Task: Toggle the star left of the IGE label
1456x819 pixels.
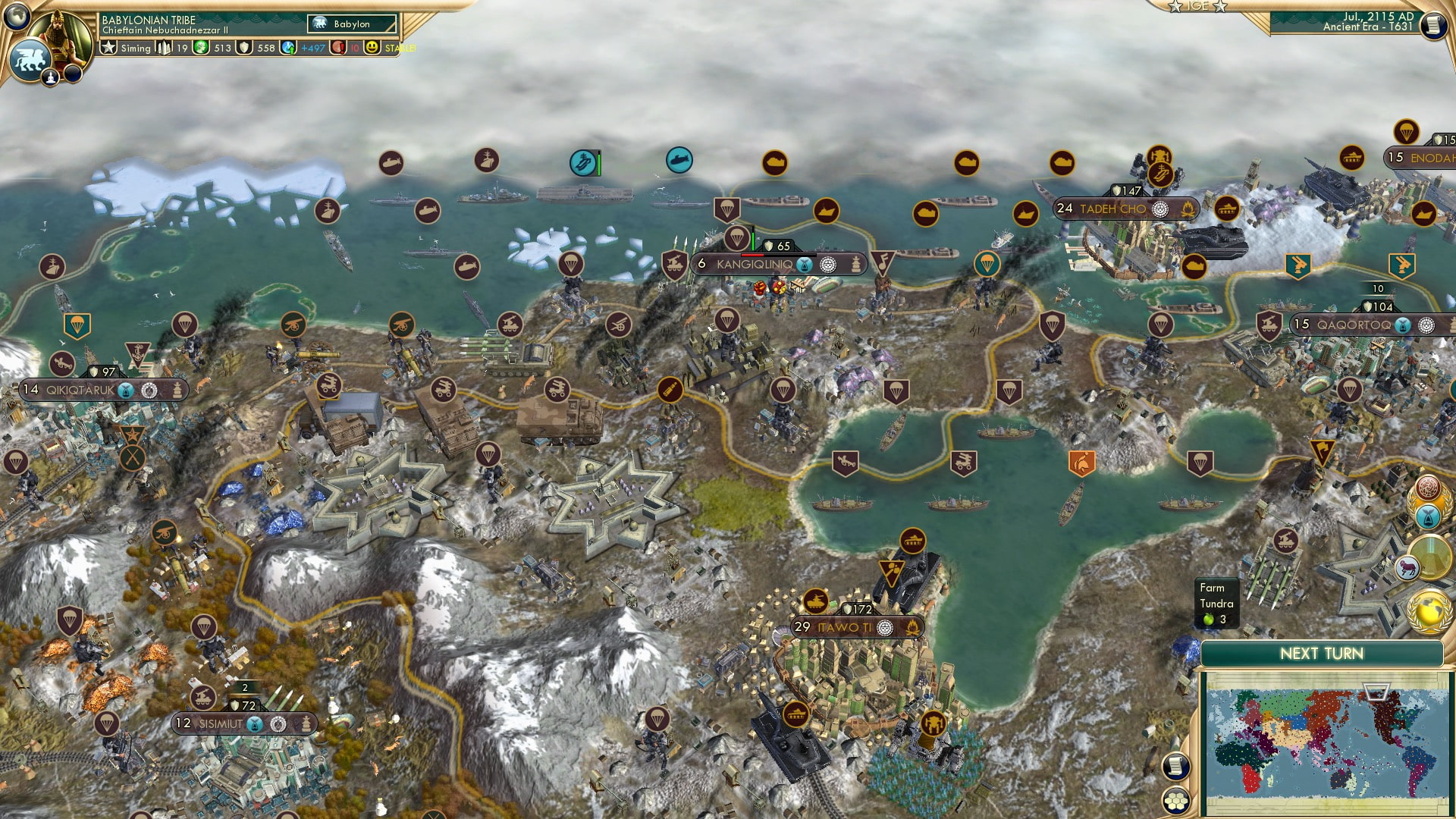Action: tap(1175, 7)
